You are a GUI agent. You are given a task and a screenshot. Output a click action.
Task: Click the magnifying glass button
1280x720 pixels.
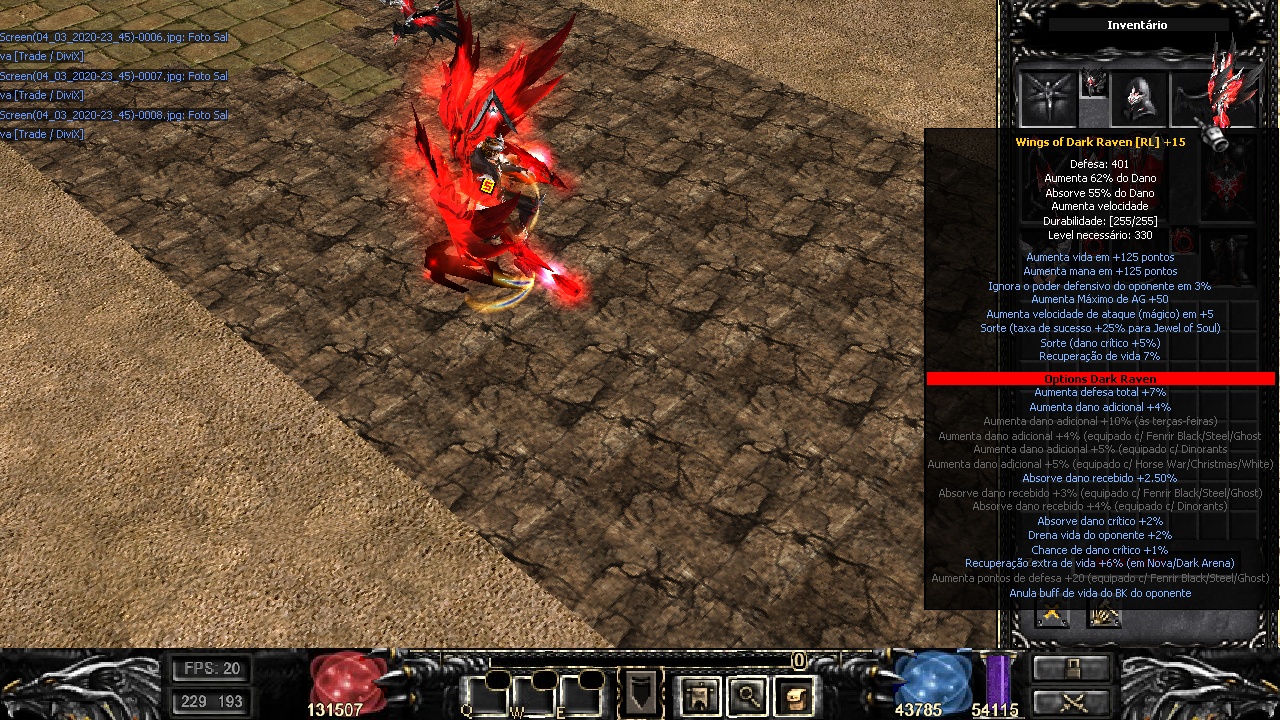point(747,693)
